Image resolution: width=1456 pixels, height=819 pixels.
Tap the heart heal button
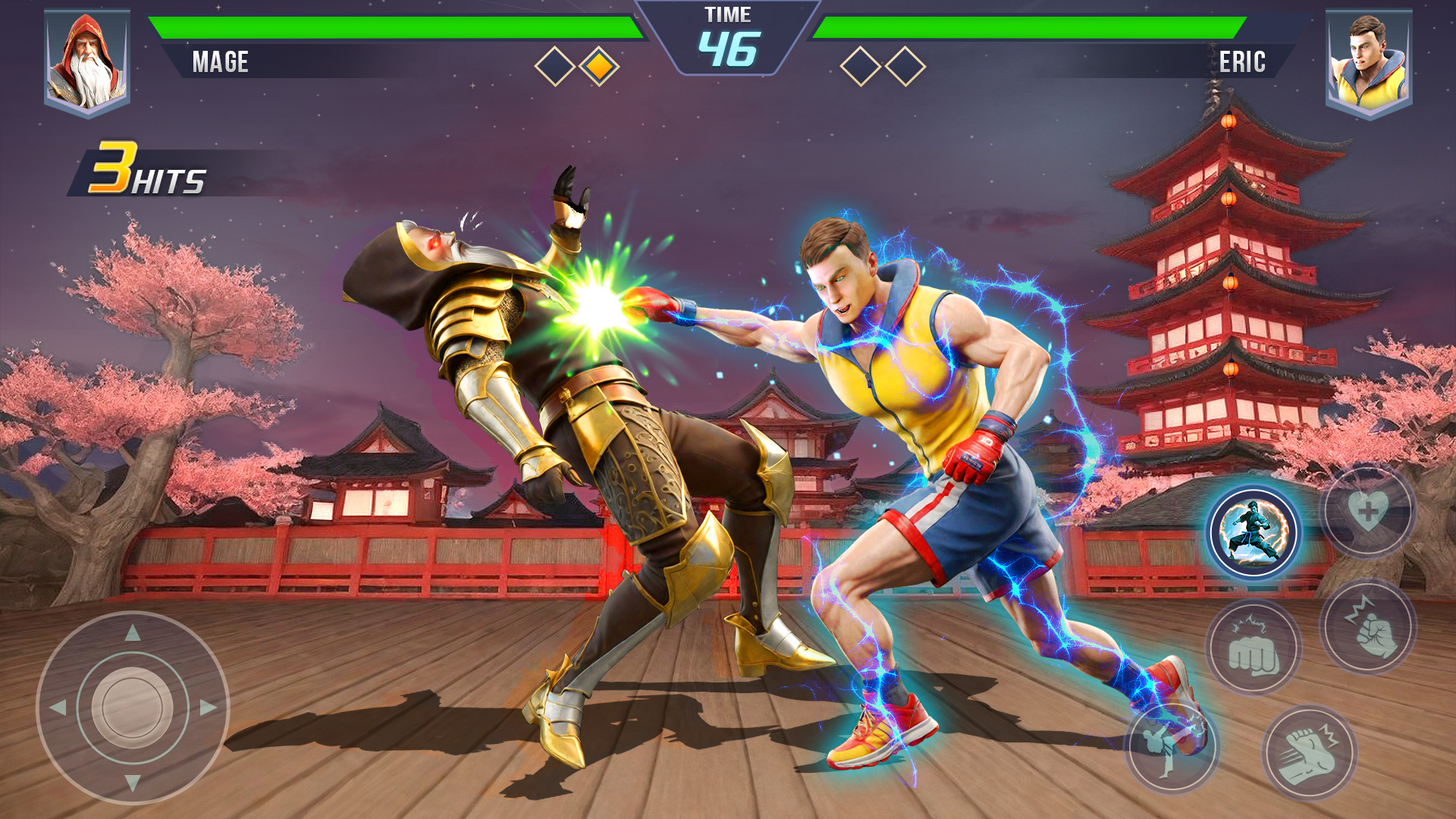pos(1368,512)
